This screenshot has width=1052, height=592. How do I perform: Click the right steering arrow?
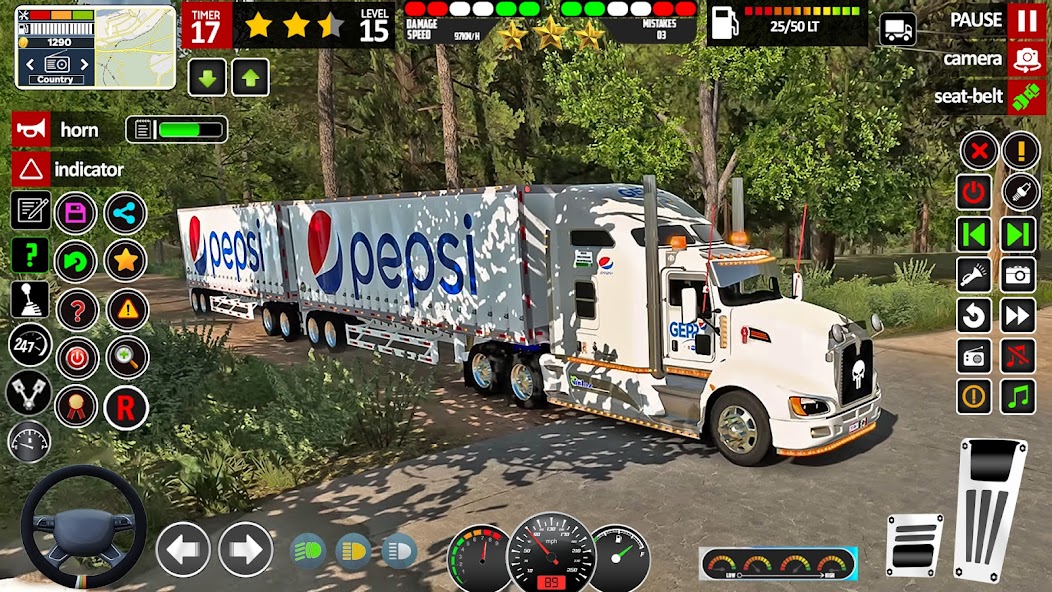[x=245, y=549]
